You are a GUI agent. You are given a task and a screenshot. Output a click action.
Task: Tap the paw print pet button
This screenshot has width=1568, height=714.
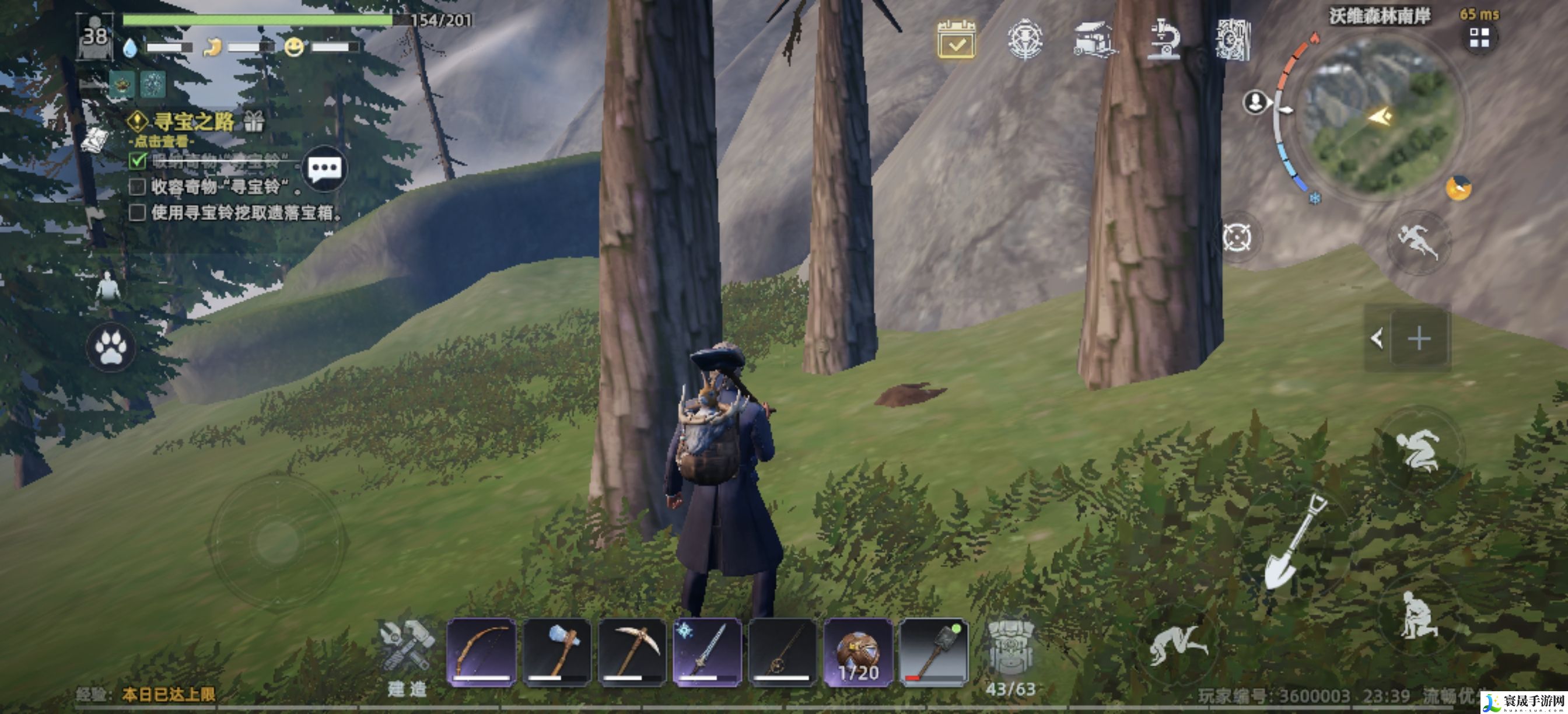click(111, 348)
